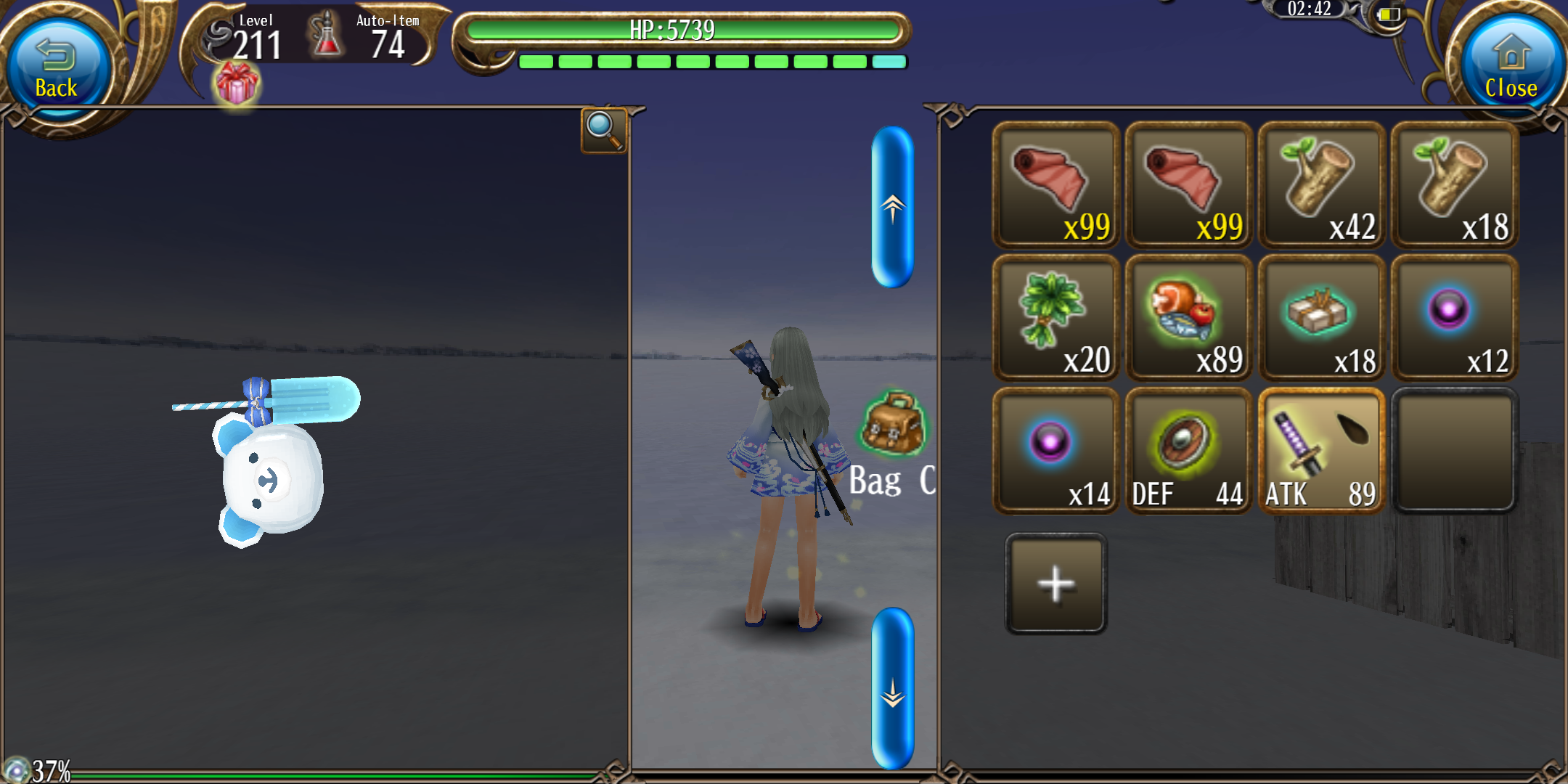This screenshot has height=784, width=1568.
Task: Pick the purple orb stack of x12
Action: (x=1454, y=318)
